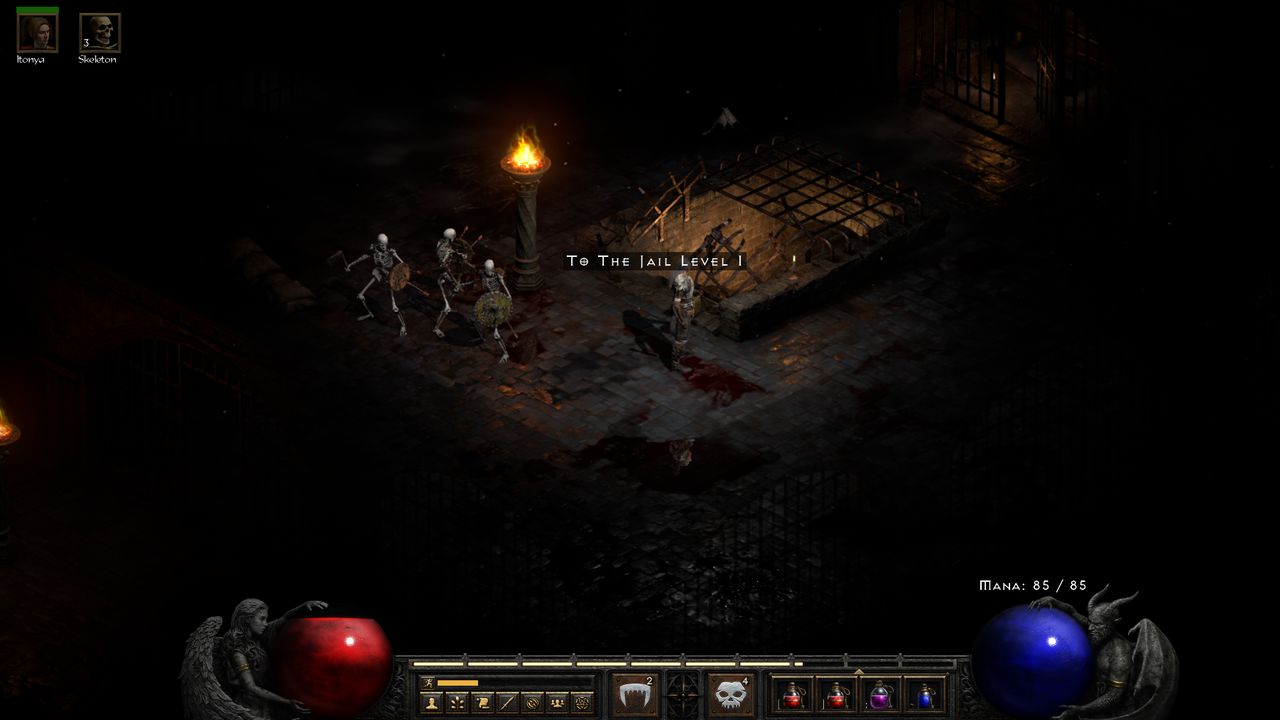Viewport: 1280px width, 720px height.
Task: Toggle run/walk mode
Action: click(427, 681)
